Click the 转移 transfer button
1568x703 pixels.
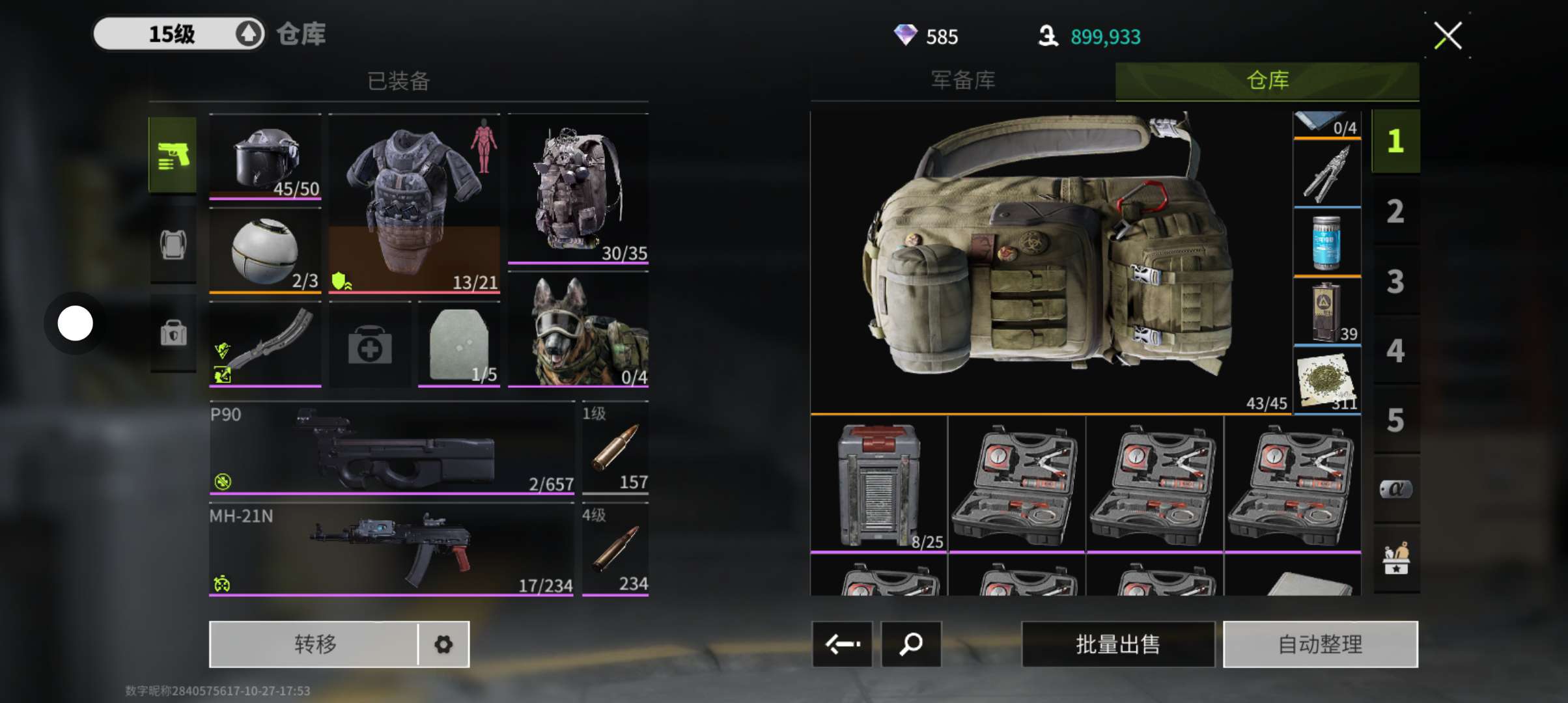(315, 644)
